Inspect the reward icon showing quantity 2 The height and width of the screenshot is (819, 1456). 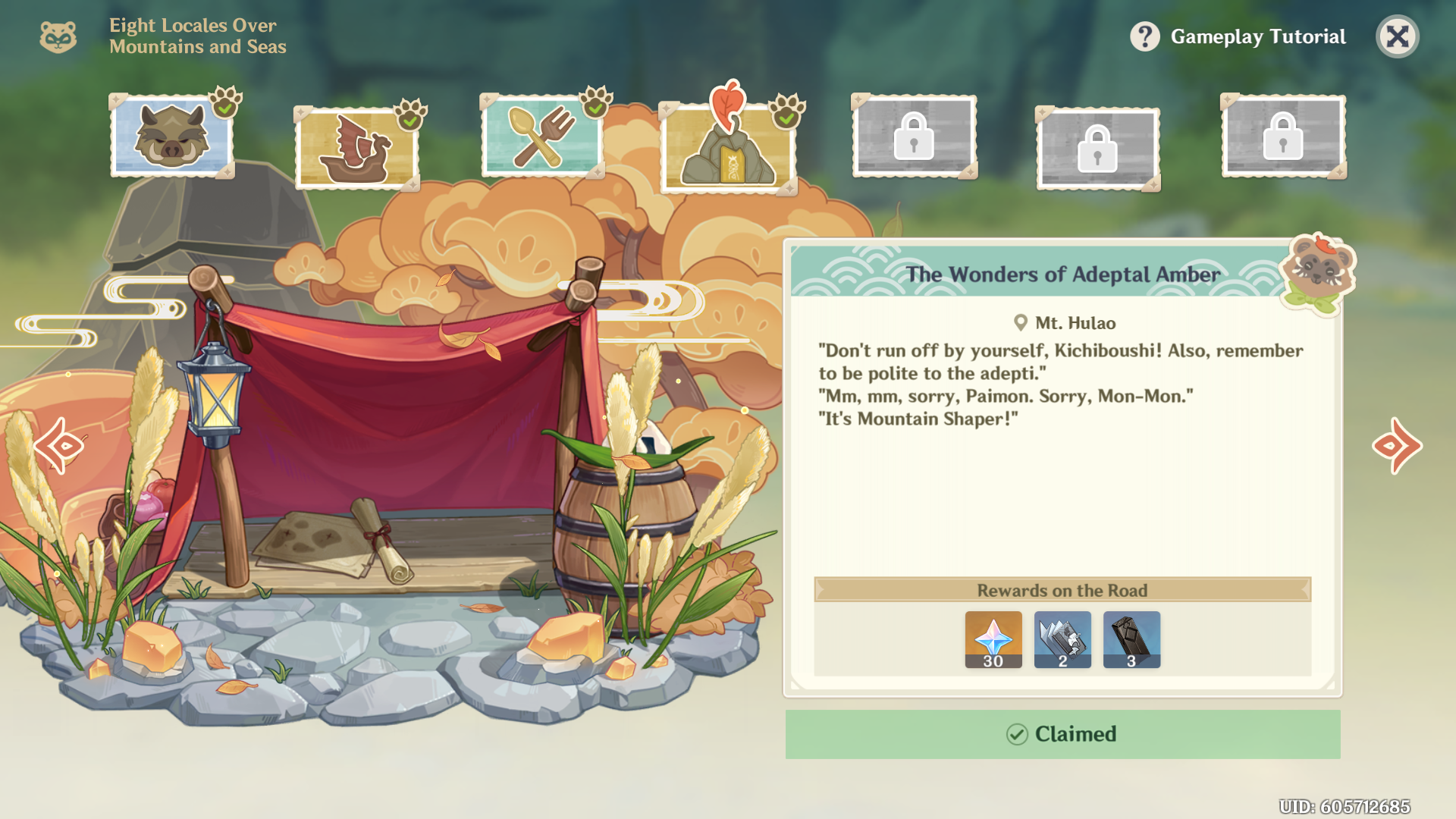[x=1062, y=639]
